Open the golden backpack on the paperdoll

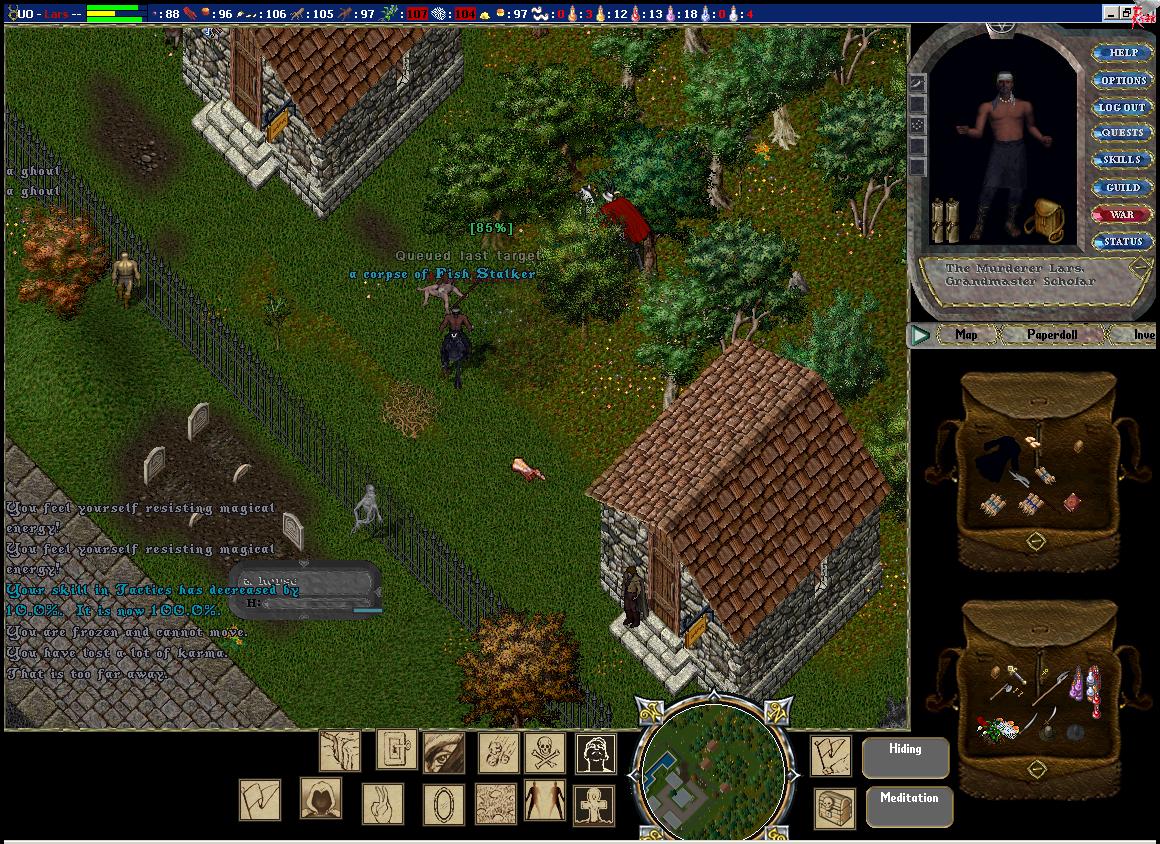pos(1045,218)
